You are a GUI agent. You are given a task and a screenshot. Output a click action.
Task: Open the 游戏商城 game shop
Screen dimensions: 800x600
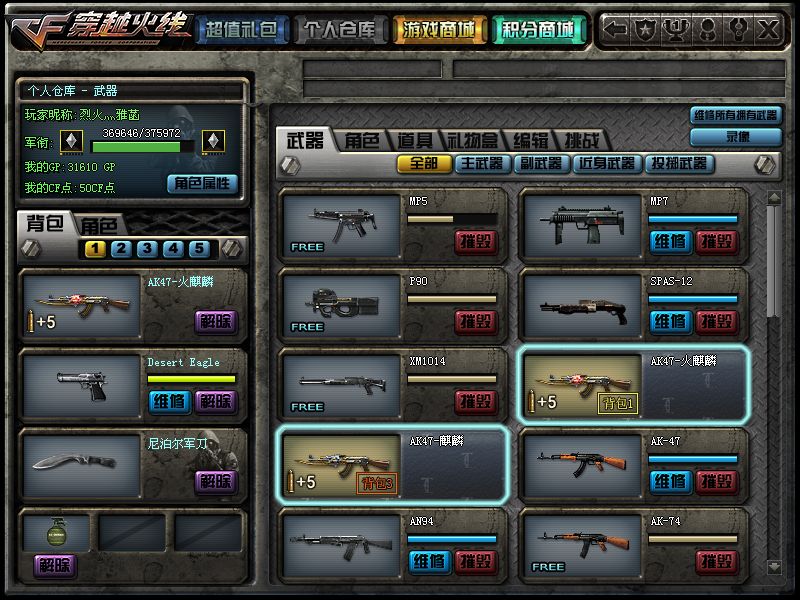[x=440, y=31]
